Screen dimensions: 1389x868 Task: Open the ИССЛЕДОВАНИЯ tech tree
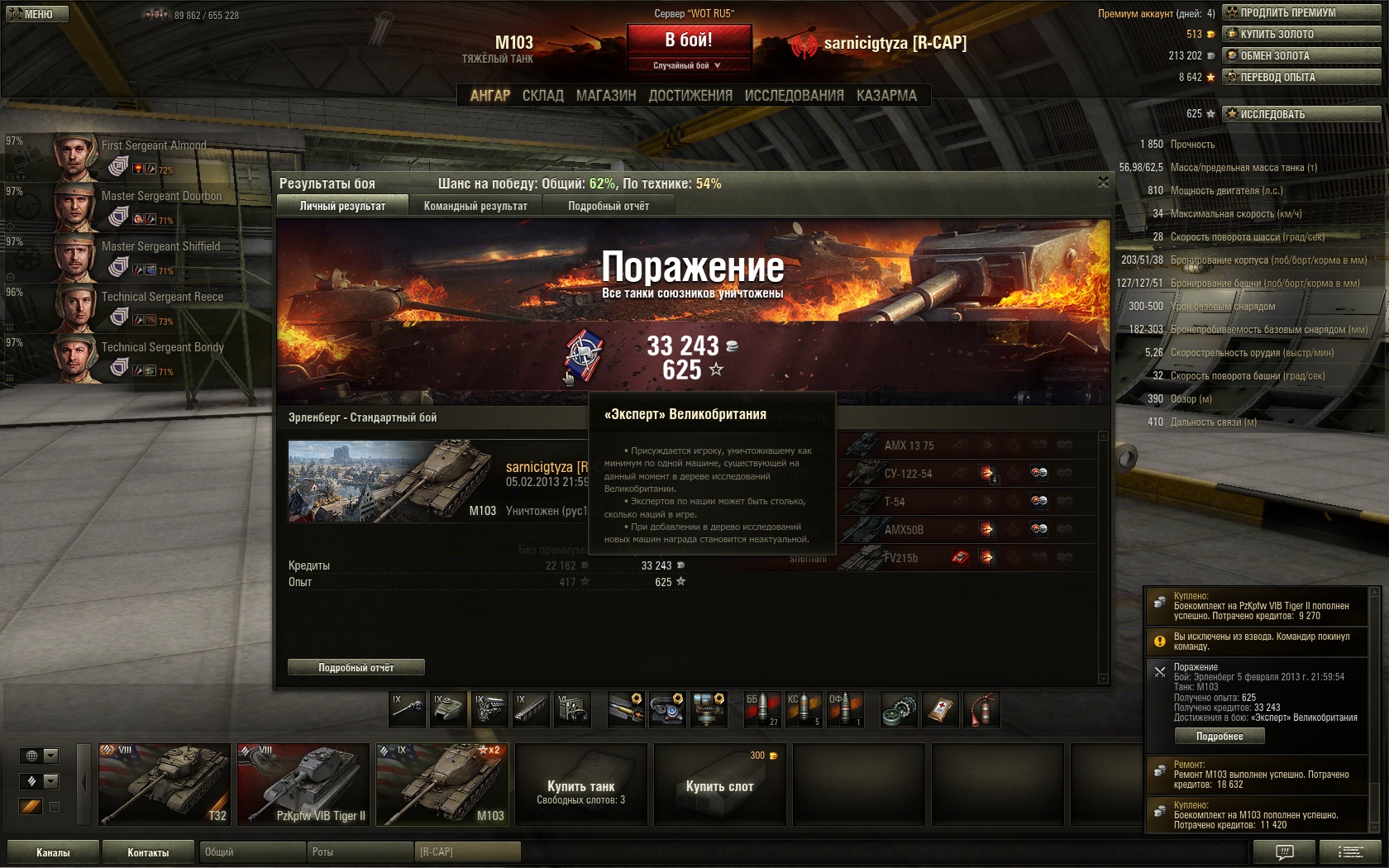pos(794,96)
